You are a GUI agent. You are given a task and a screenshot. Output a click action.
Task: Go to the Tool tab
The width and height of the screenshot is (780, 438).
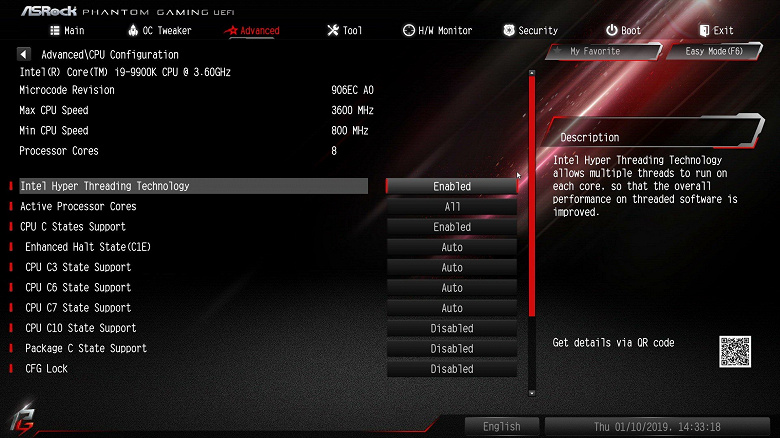[344, 31]
